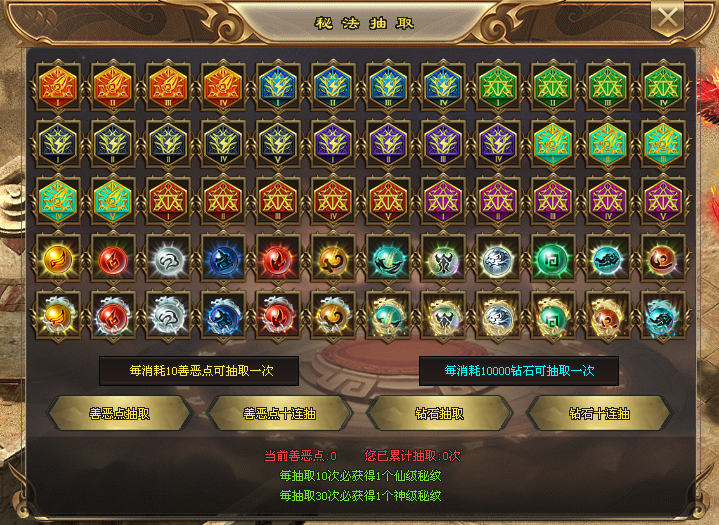Click the 善恶点抽取 draw button
This screenshot has height=525, width=719.
click(x=119, y=412)
